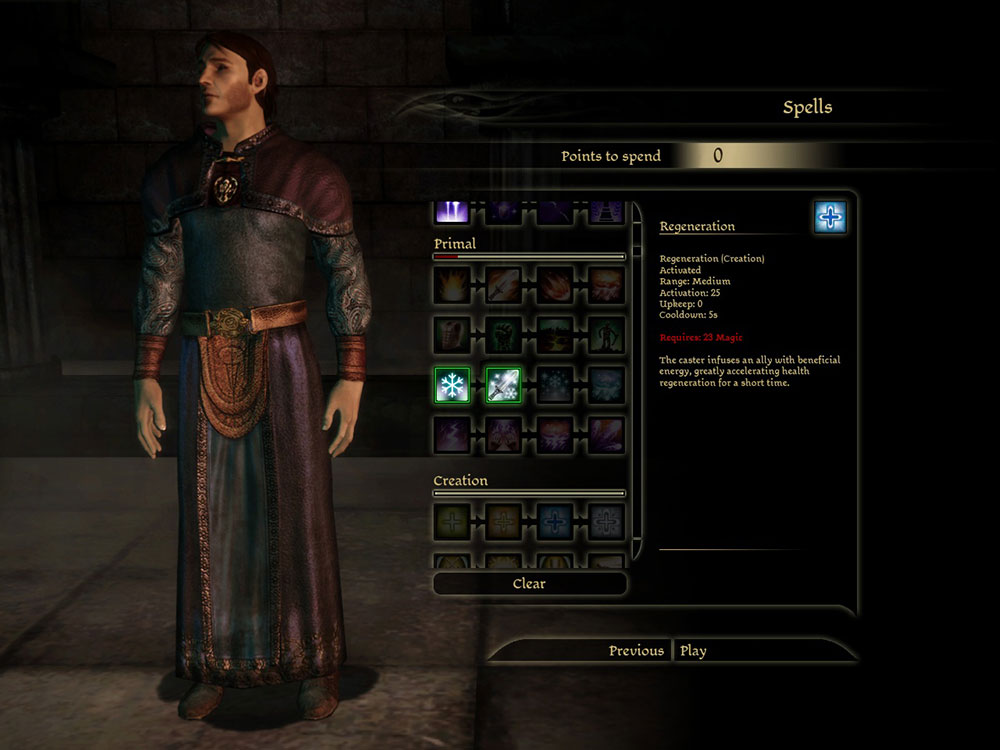
Task: Go back with the Previous button
Action: (x=636, y=651)
